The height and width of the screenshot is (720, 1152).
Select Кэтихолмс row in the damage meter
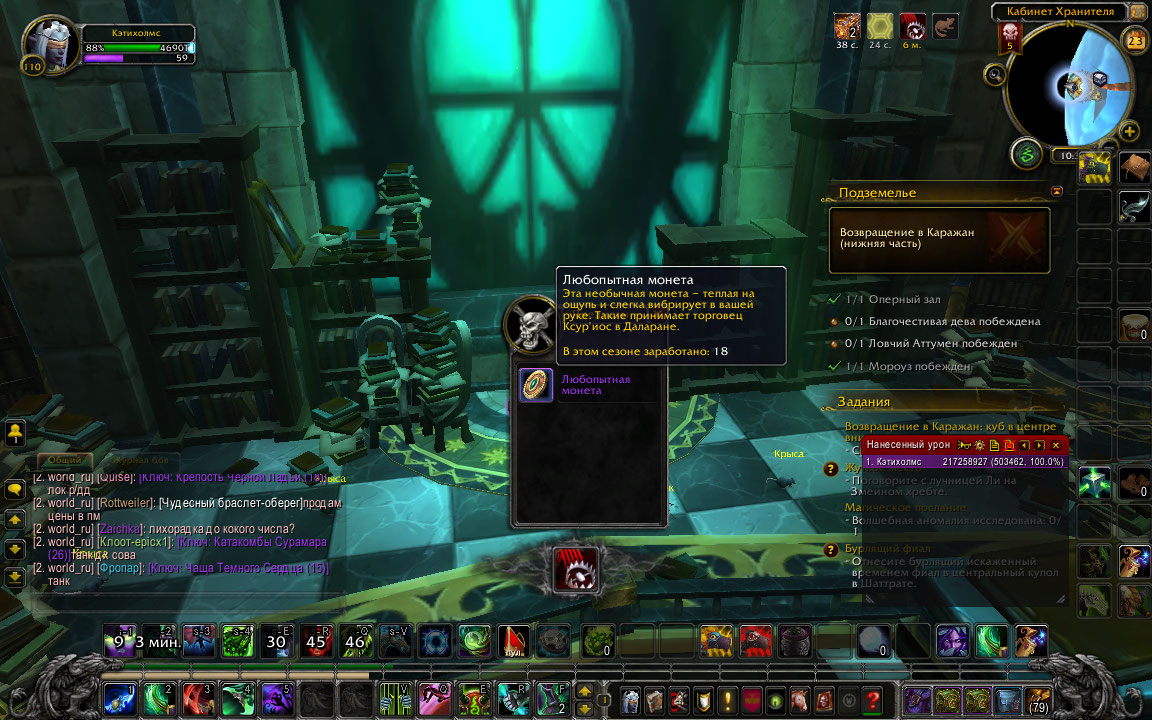click(x=964, y=462)
